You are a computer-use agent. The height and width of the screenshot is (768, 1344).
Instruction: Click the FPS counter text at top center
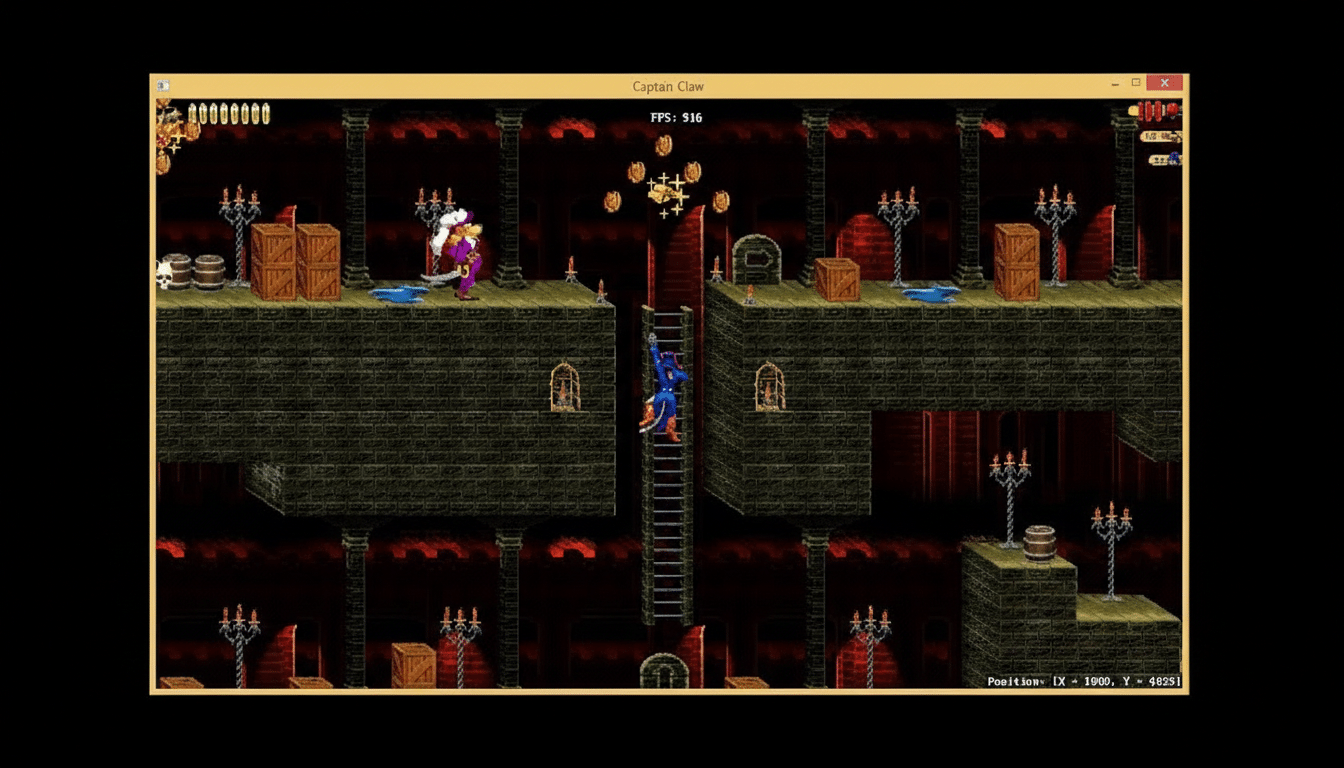pyautogui.click(x=678, y=117)
